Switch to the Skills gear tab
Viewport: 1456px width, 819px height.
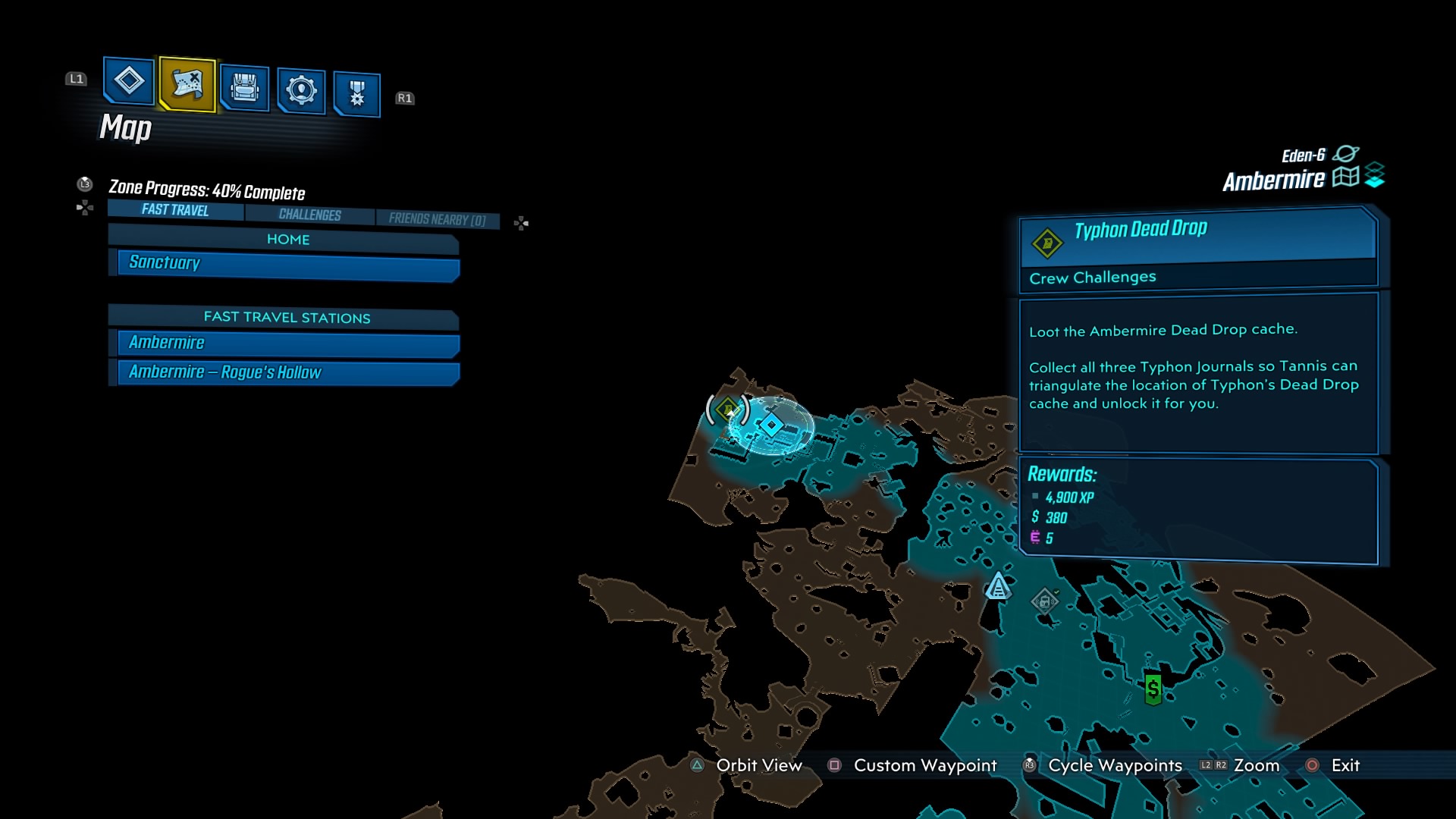301,90
